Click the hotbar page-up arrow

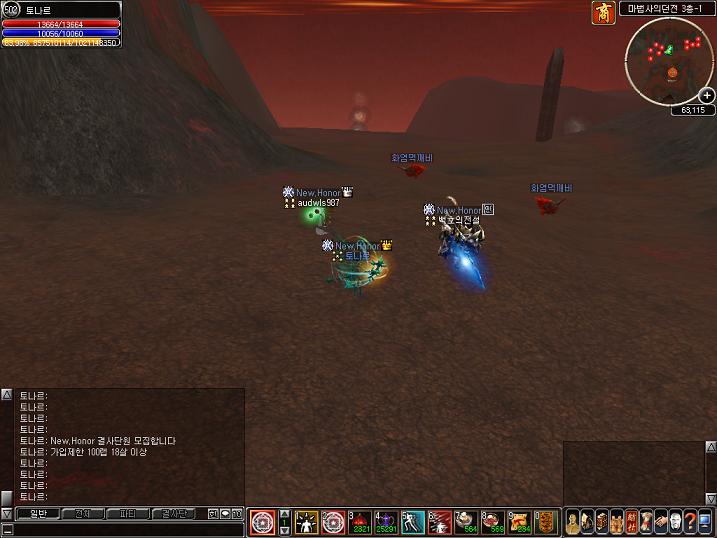point(284,513)
